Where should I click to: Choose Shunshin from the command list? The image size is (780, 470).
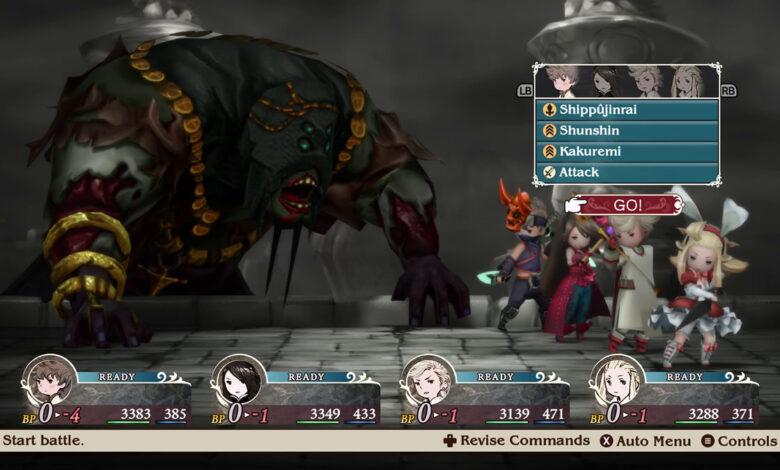627,131
